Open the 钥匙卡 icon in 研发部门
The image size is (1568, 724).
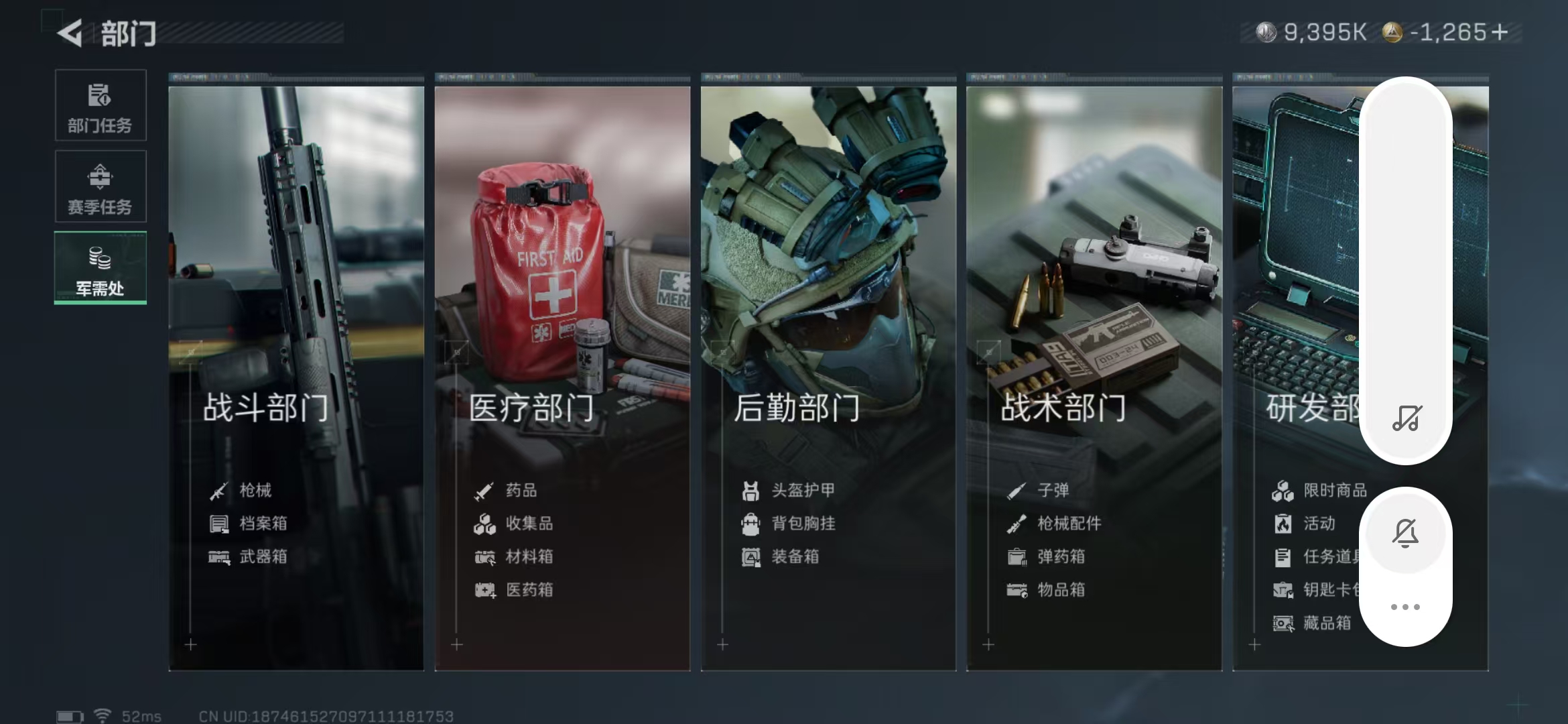pyautogui.click(x=1284, y=590)
